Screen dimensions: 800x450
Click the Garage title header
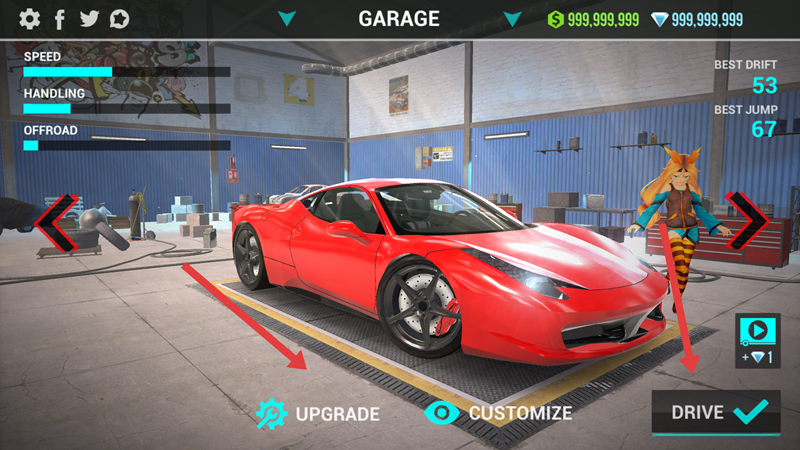[x=399, y=18]
